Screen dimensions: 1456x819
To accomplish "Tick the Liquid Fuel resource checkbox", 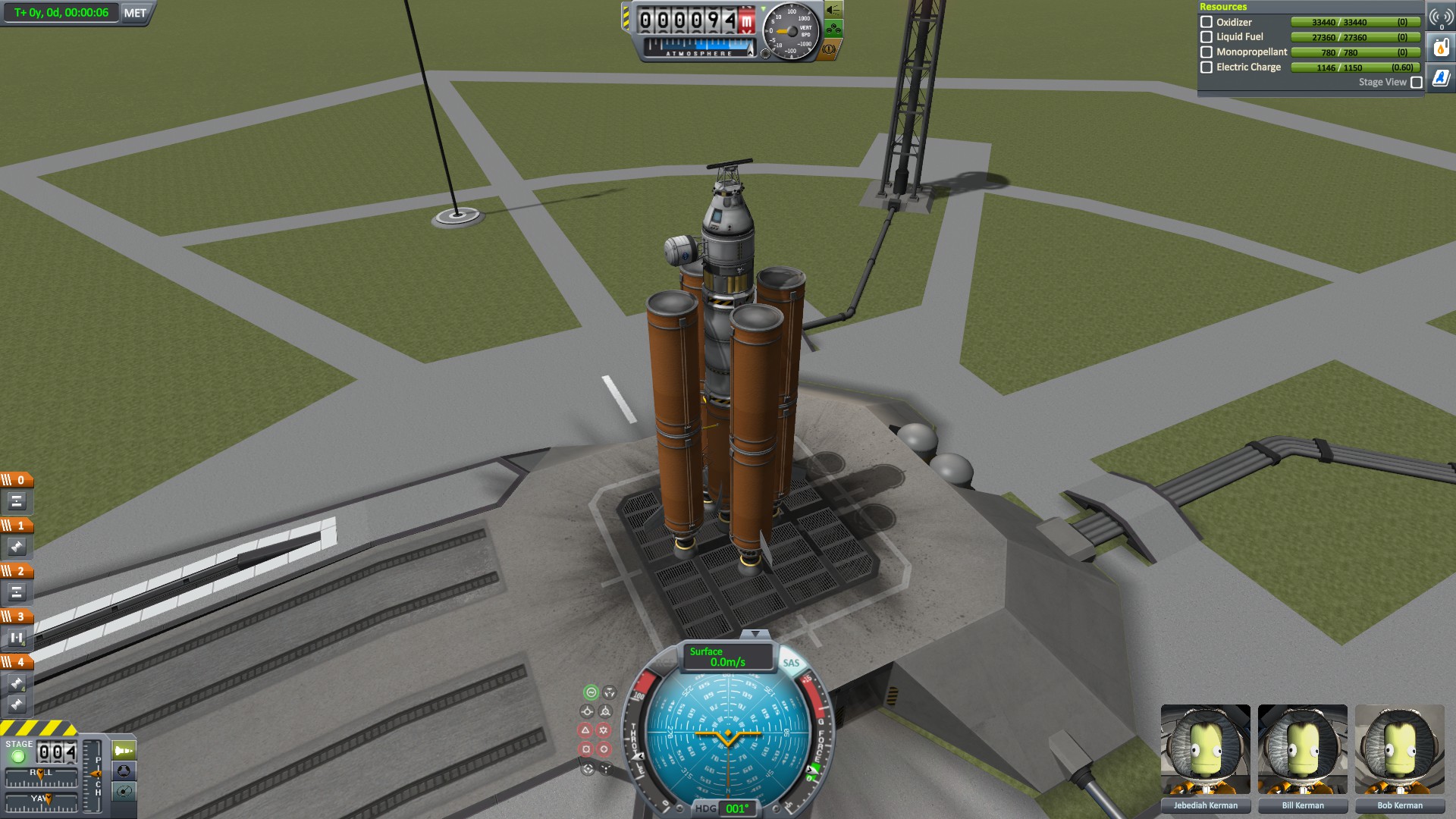I will coord(1207,37).
